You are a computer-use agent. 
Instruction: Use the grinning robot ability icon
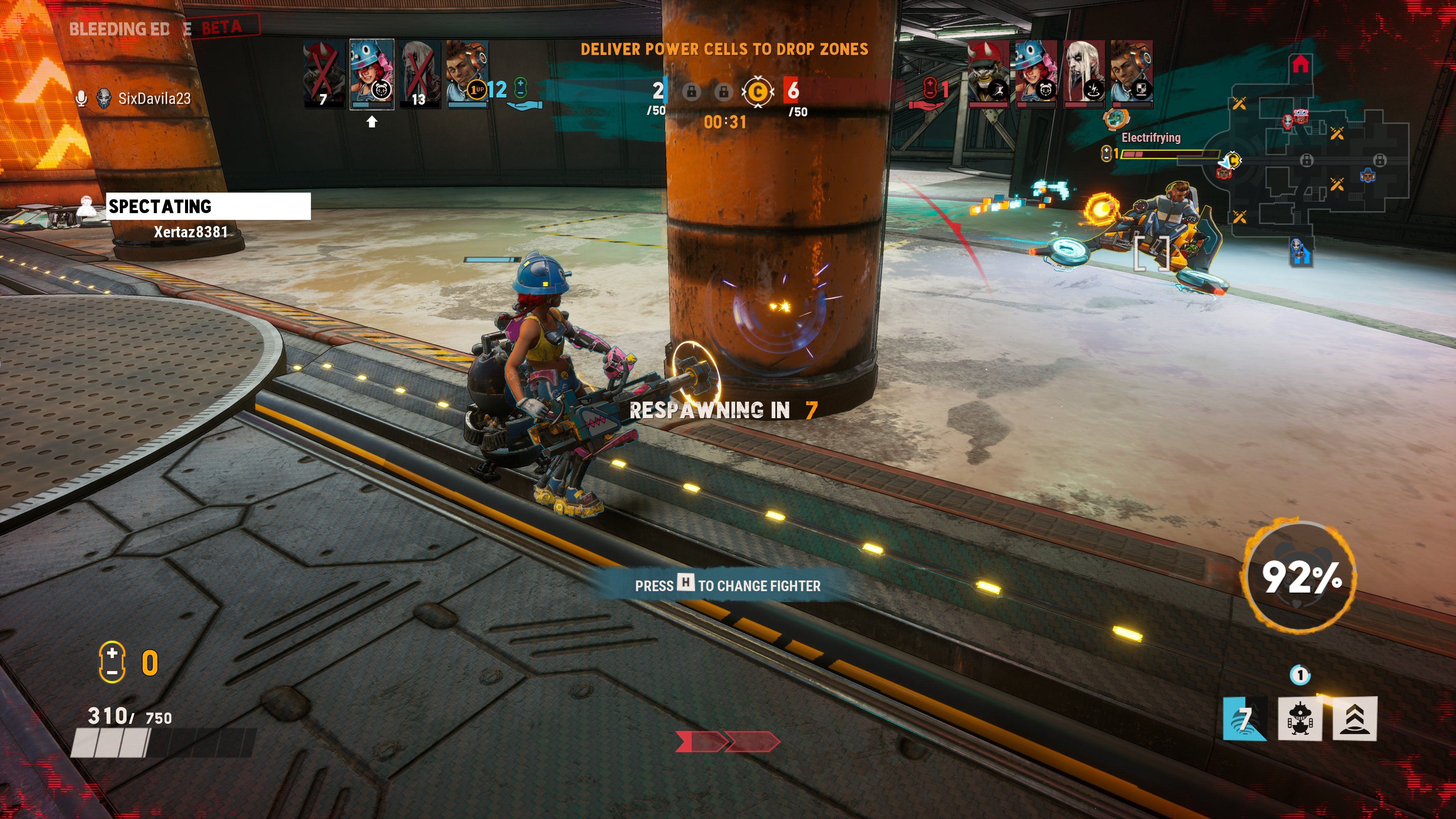pyautogui.click(x=1300, y=719)
